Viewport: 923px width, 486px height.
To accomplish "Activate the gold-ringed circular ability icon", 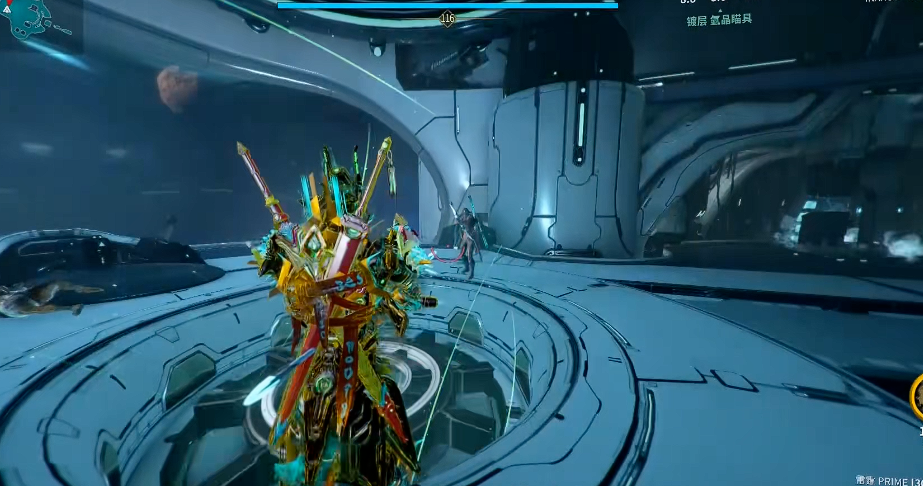I will click(917, 396).
